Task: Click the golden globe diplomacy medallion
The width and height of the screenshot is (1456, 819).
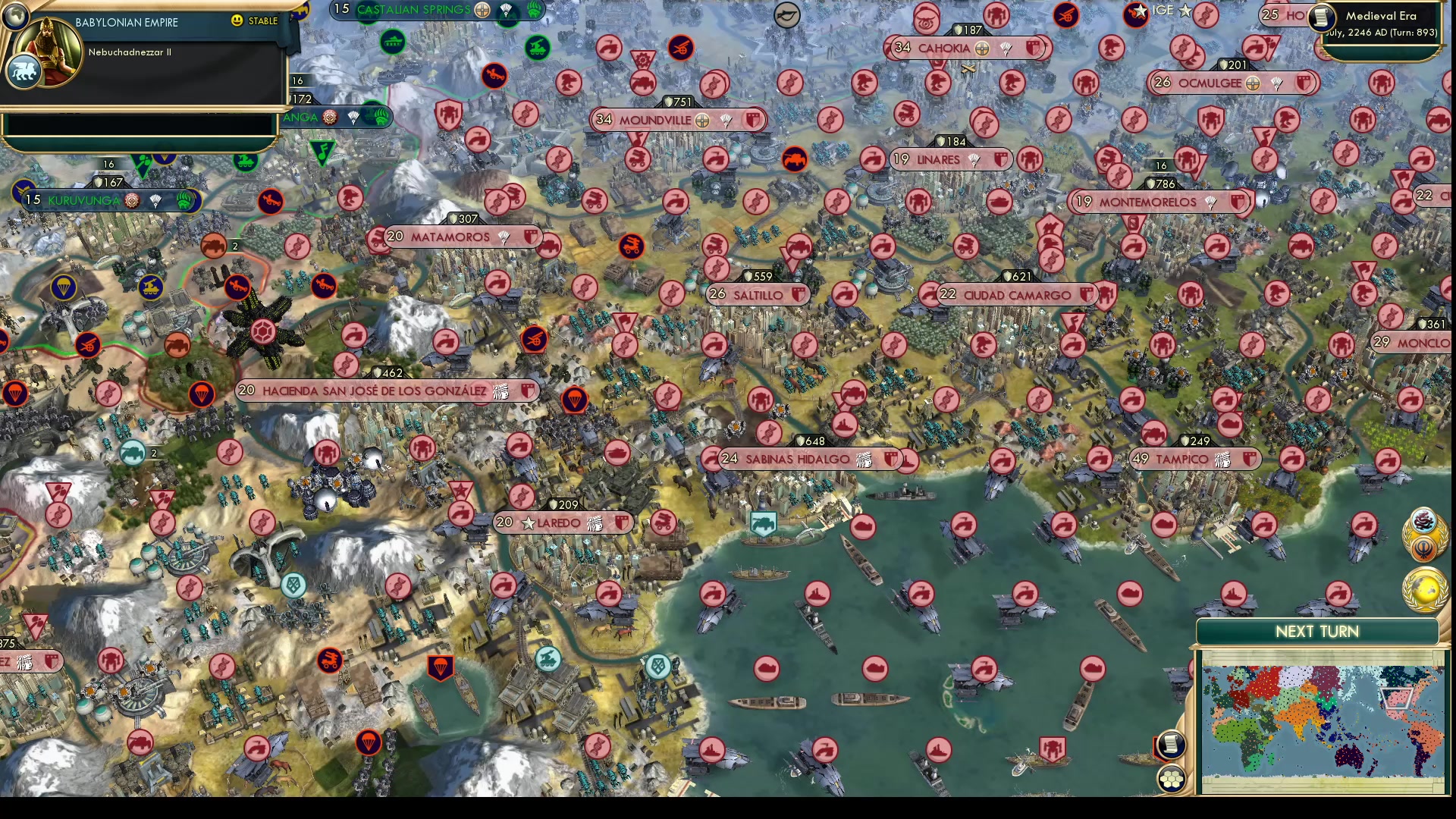Action: tap(1423, 590)
